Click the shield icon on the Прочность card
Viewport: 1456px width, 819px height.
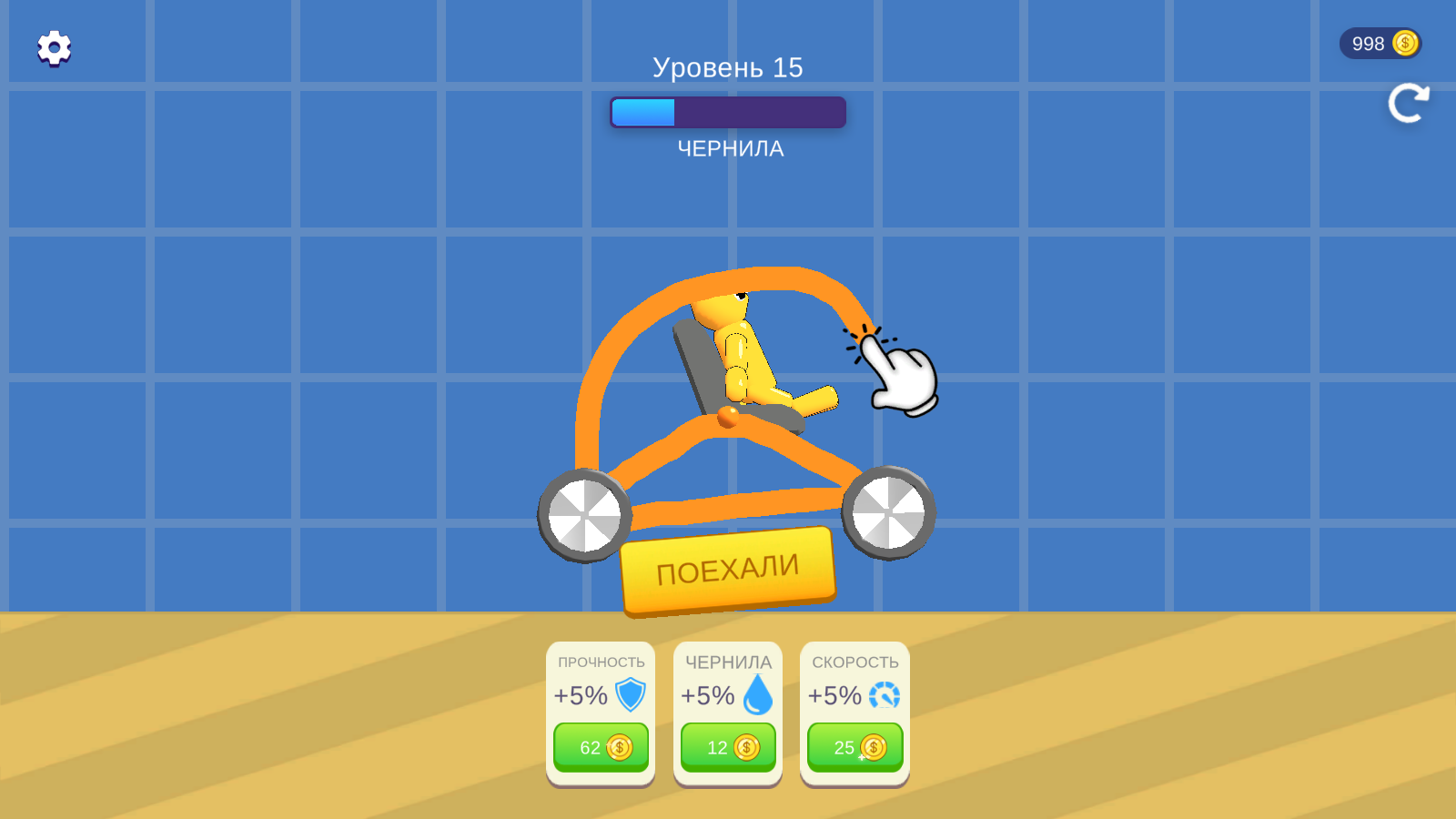click(631, 696)
